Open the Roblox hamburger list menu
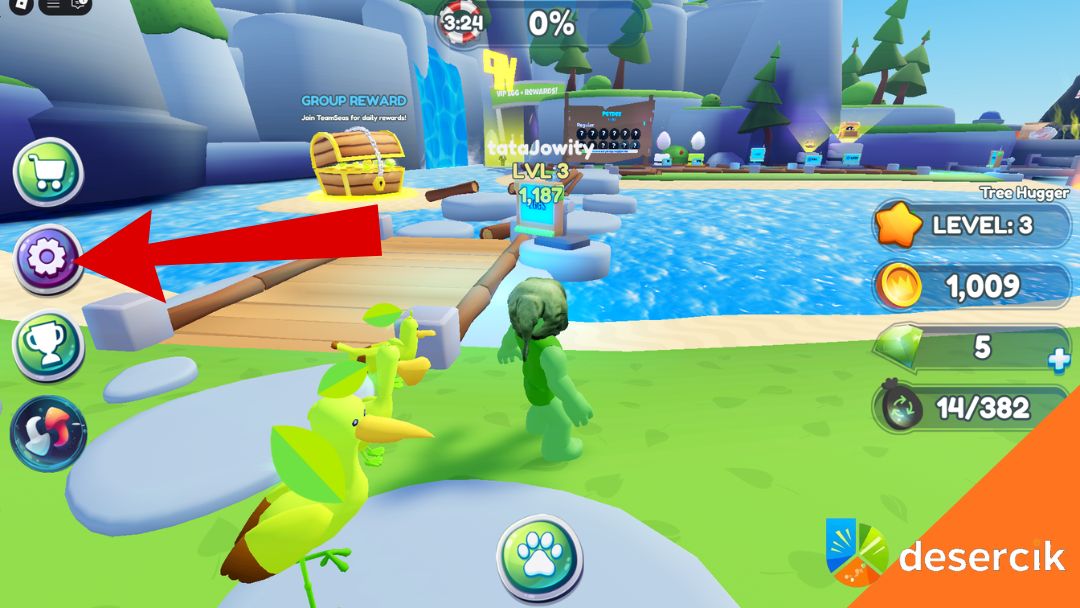Screen dimensions: 1080x608 coord(54,5)
